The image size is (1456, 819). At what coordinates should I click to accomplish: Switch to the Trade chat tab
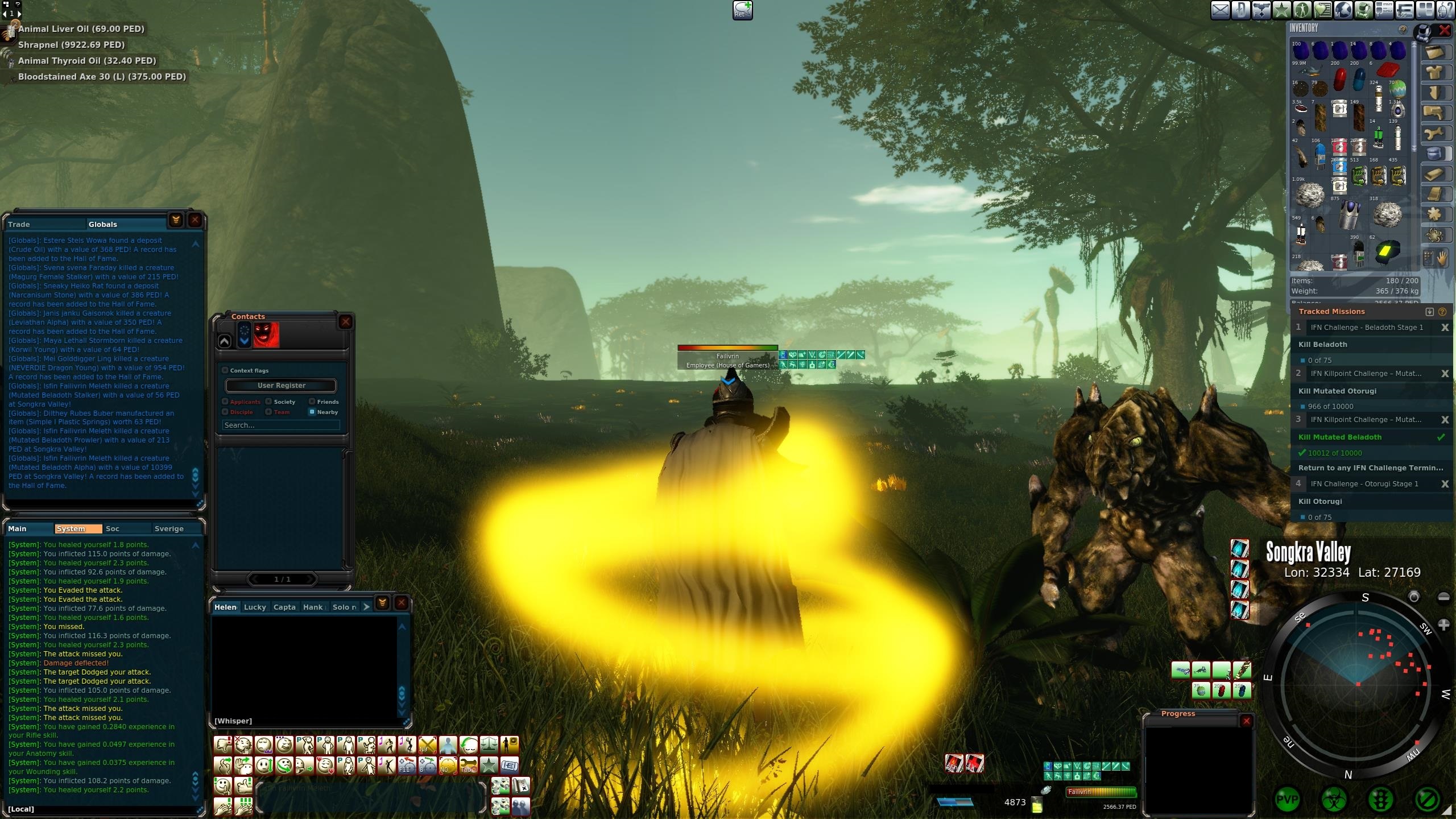click(x=19, y=225)
